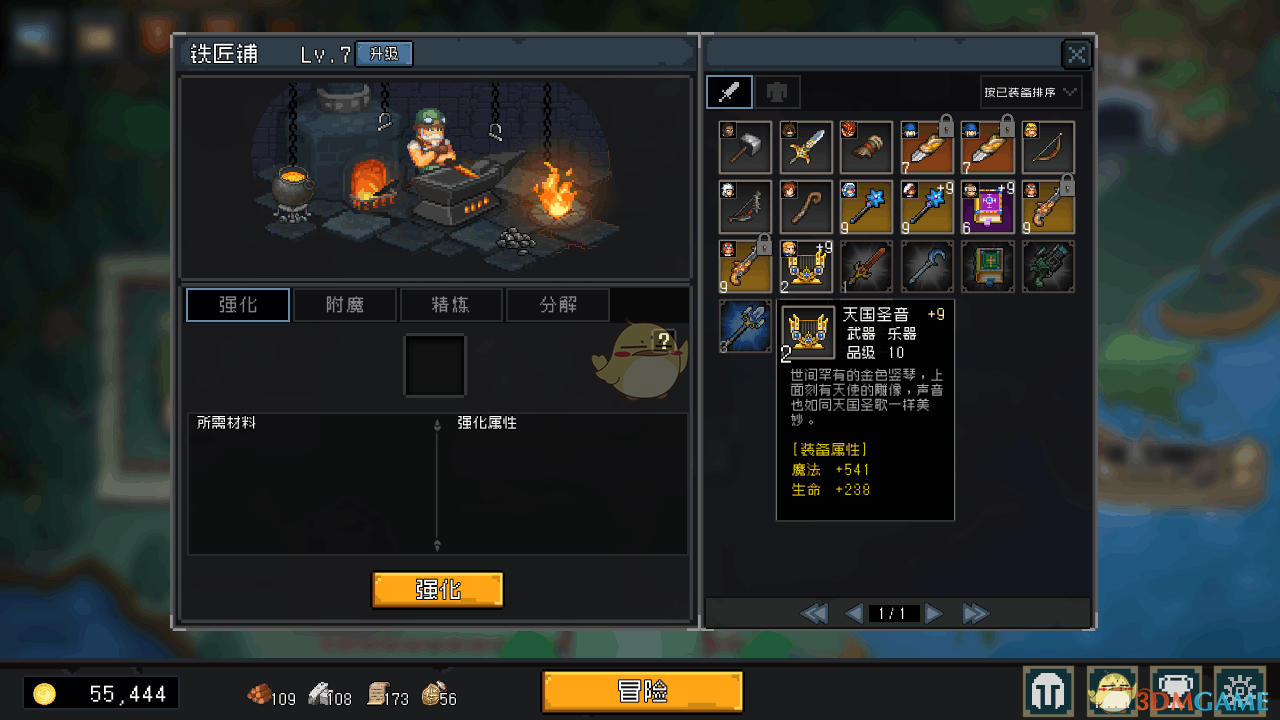This screenshot has width=1280, height=720.
Task: Select the warhammer in the inventory
Action: pos(744,147)
